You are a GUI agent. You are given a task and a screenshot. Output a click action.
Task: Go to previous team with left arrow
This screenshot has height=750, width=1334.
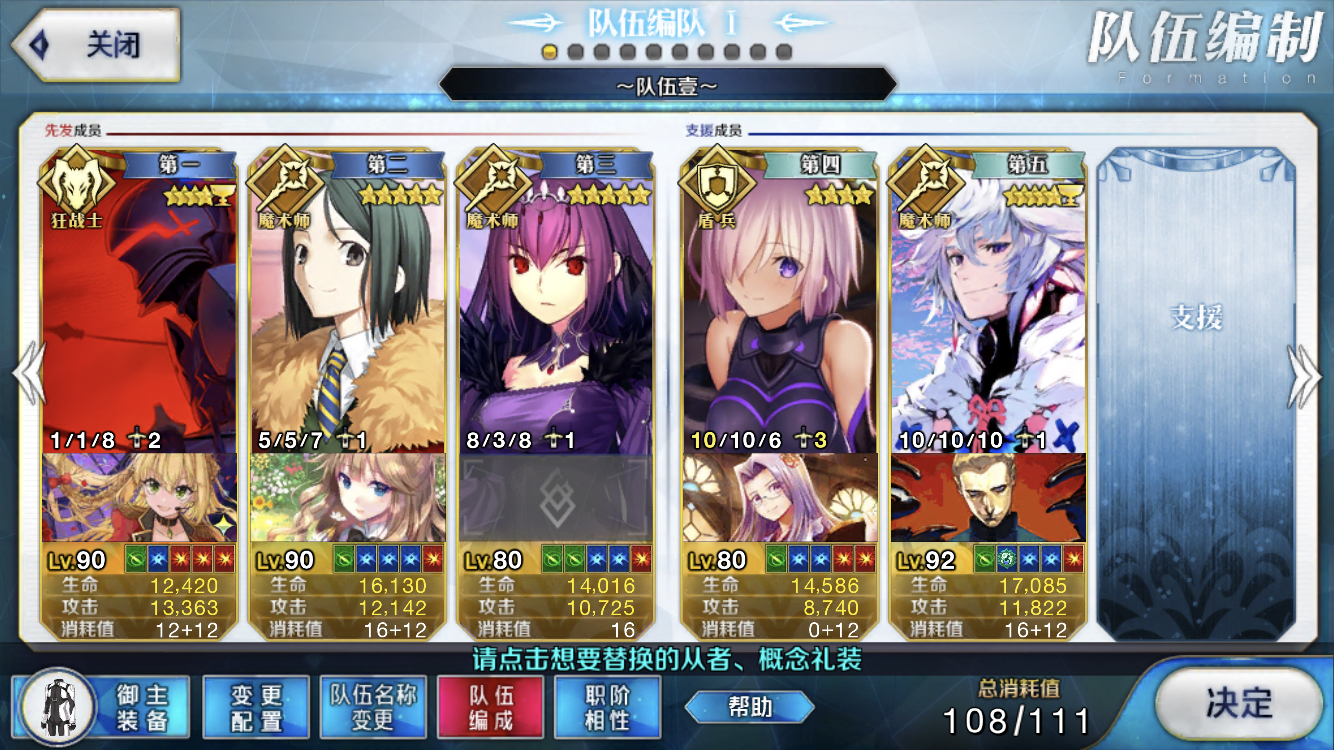tap(27, 375)
